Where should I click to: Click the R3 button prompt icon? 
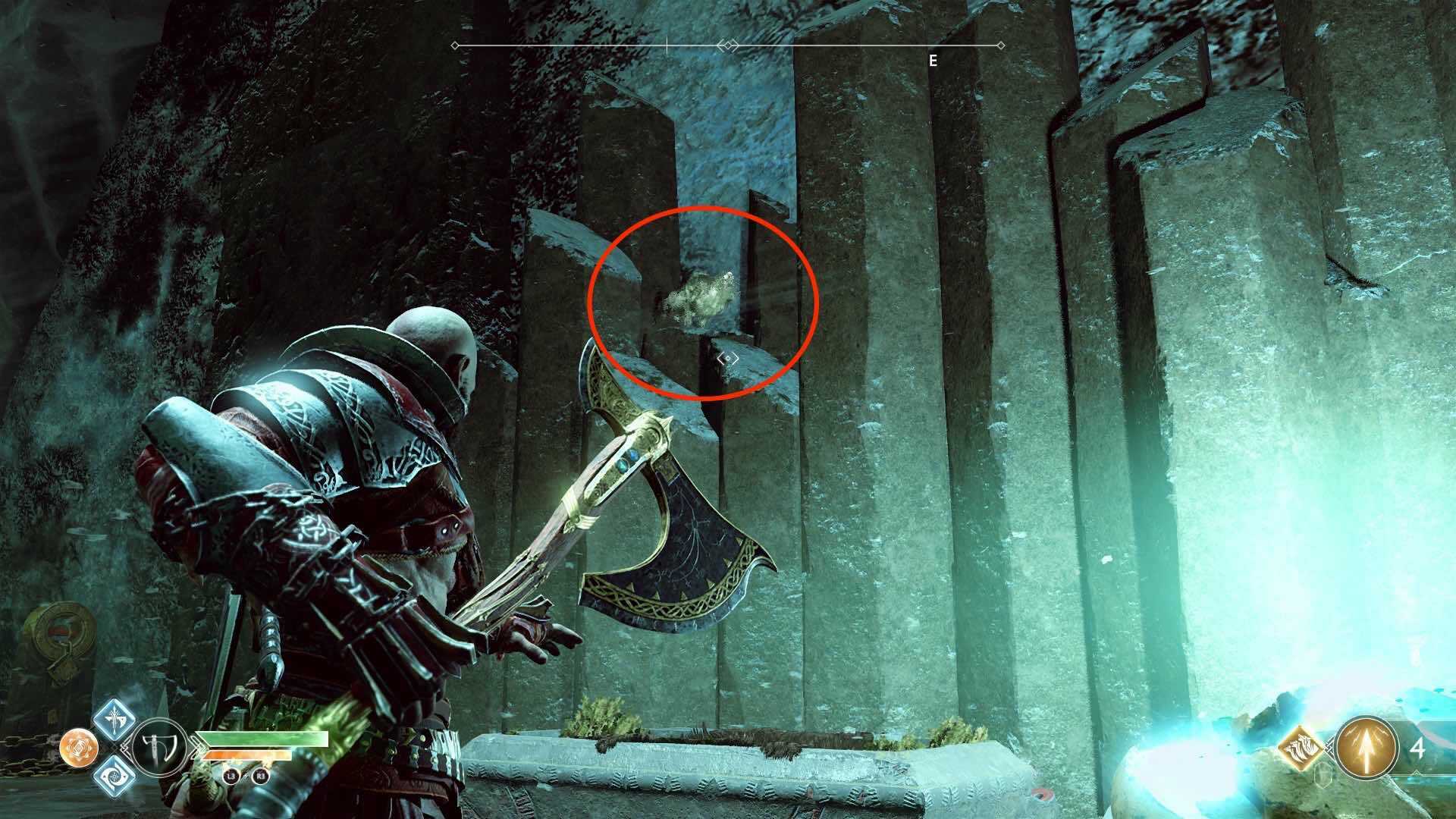[262, 776]
